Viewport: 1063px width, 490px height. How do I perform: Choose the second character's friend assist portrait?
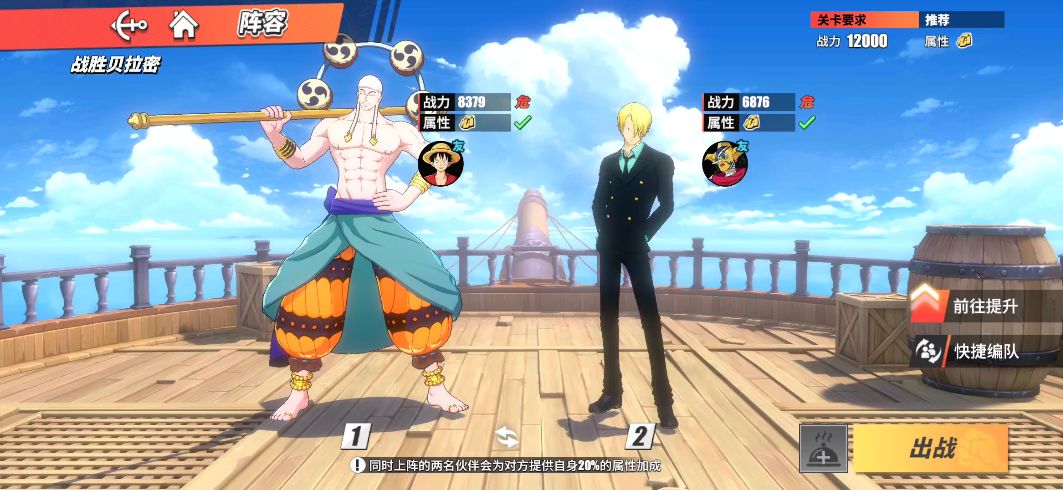point(725,163)
